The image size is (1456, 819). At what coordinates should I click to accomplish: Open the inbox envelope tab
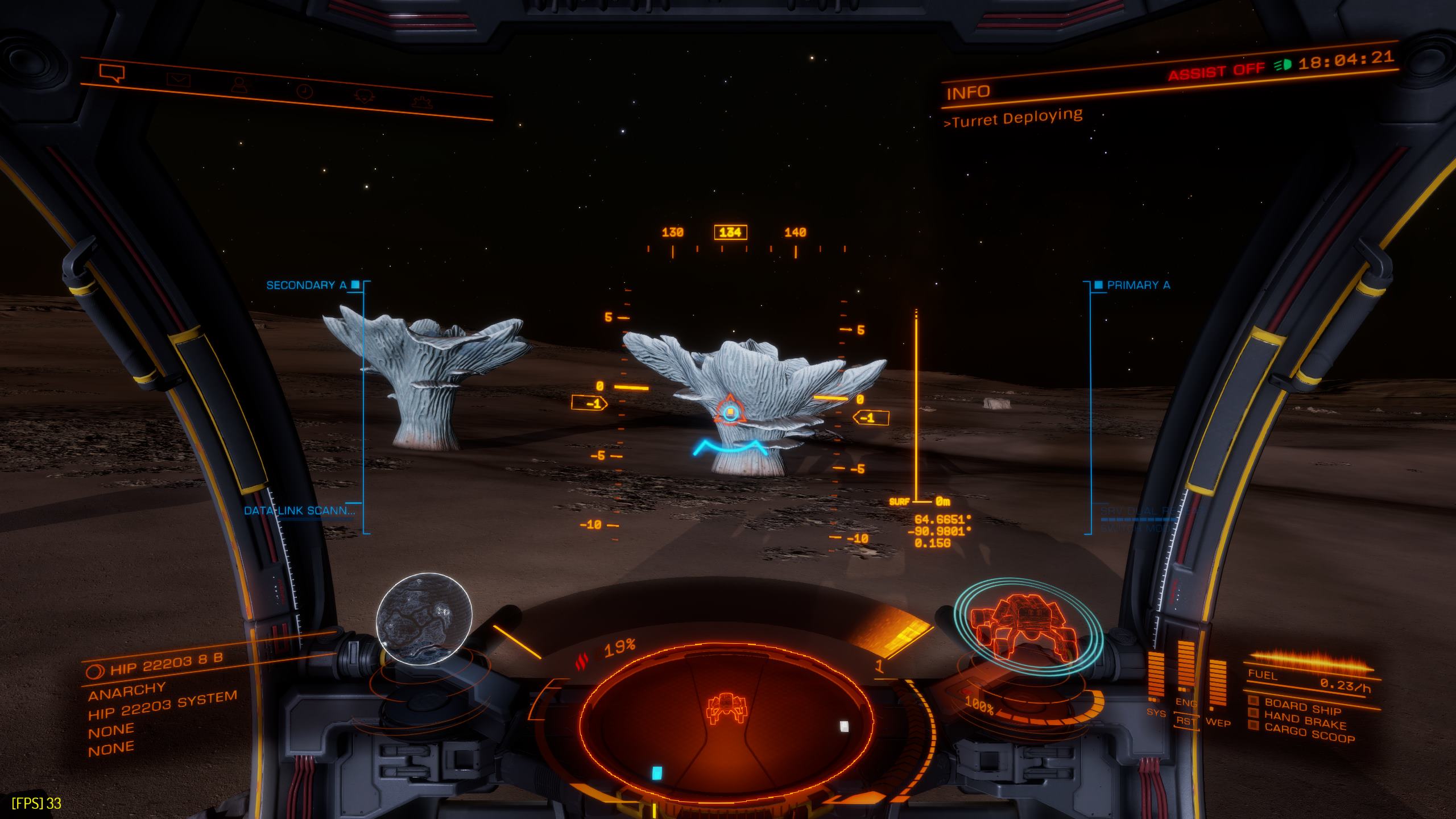tap(179, 80)
